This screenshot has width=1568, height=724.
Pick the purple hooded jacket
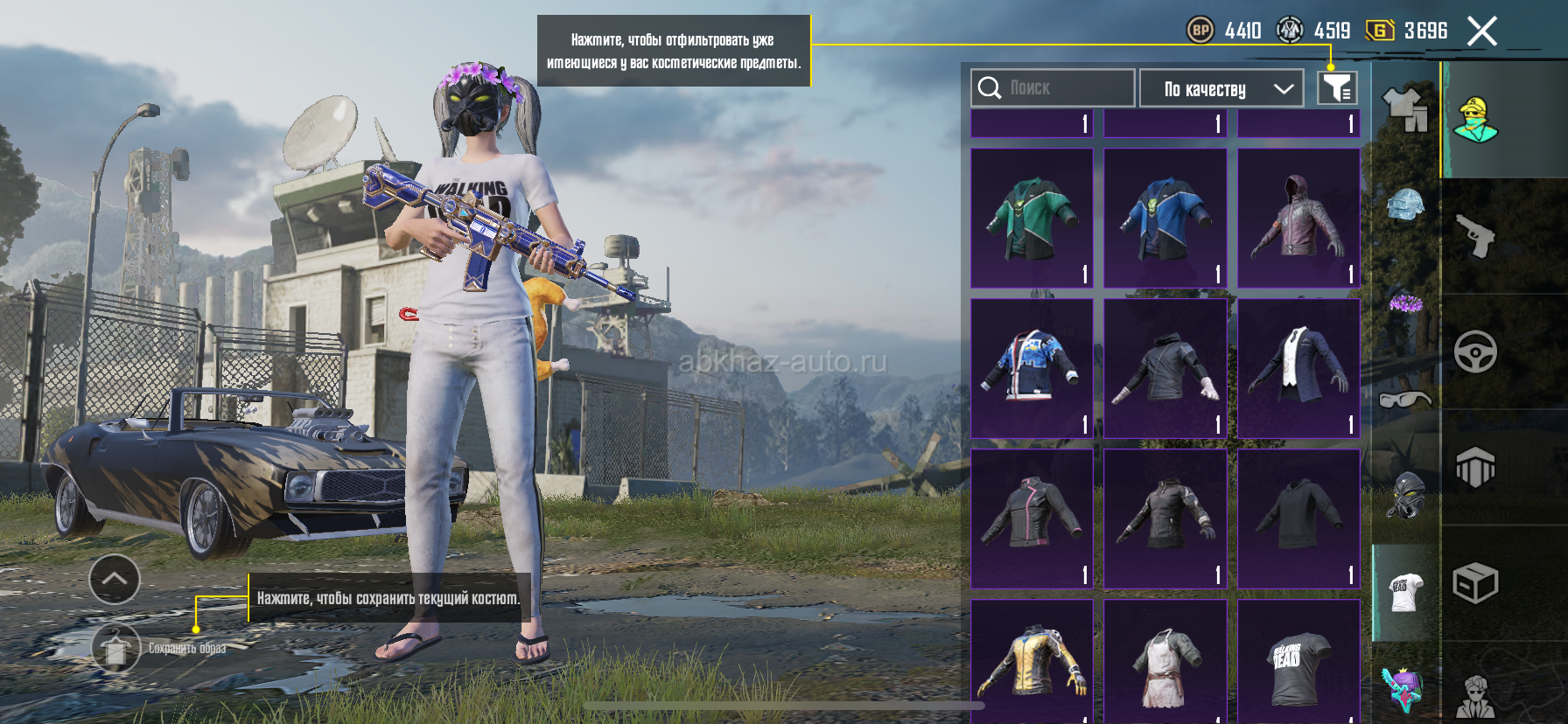(x=1298, y=219)
